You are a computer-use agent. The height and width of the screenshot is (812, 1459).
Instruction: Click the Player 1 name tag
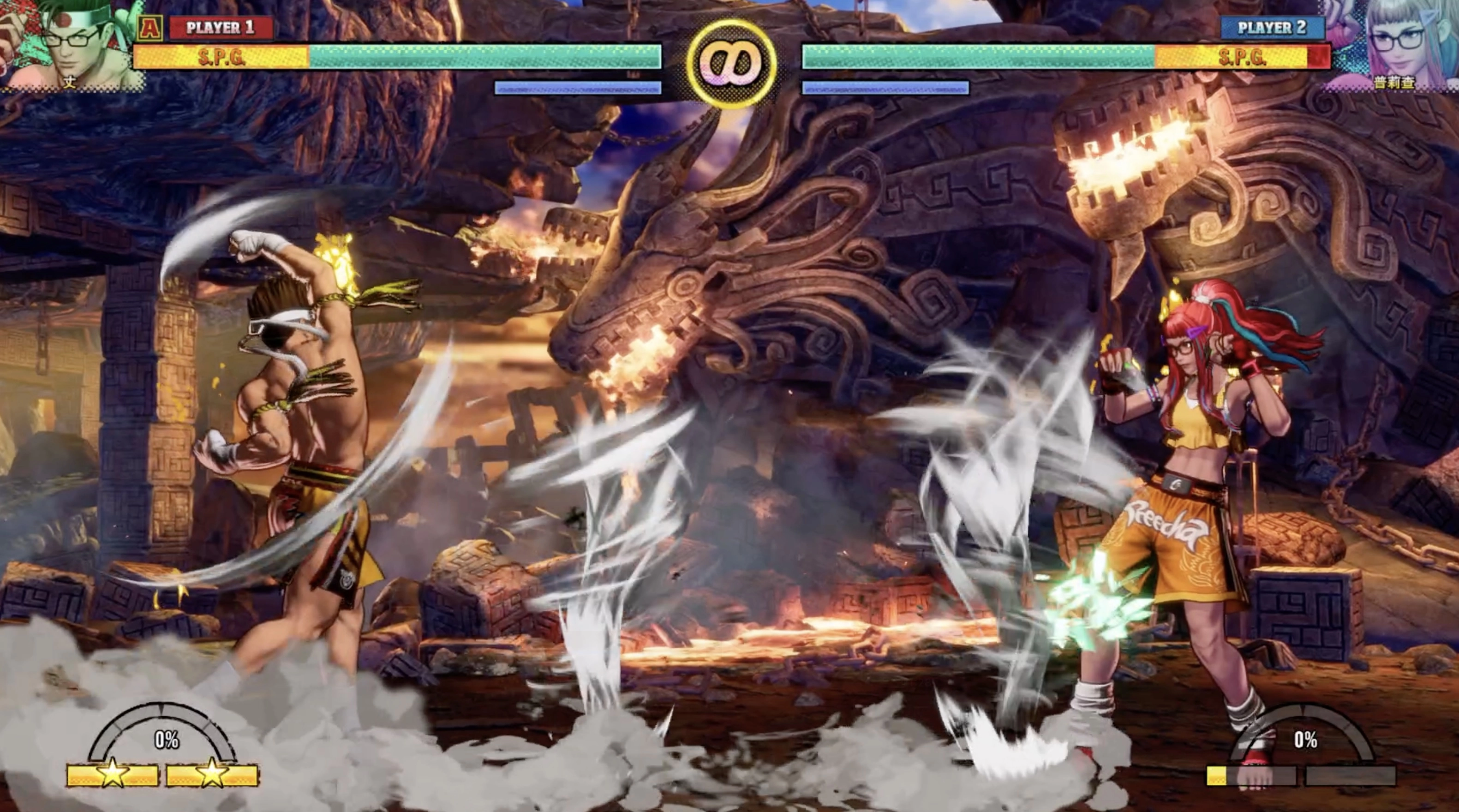tap(221, 27)
